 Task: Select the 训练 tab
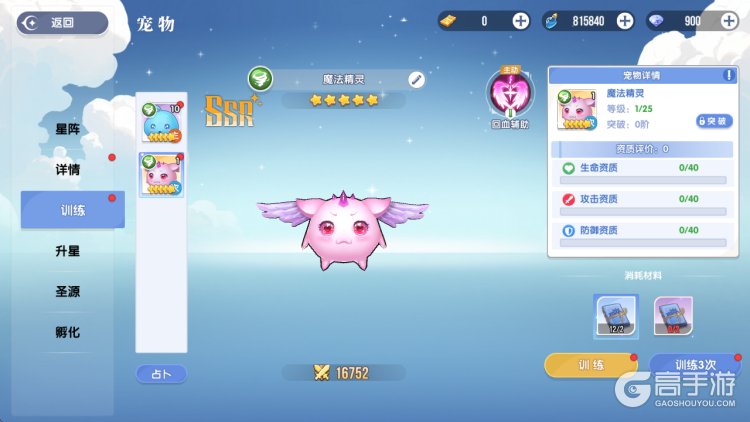tap(72, 210)
